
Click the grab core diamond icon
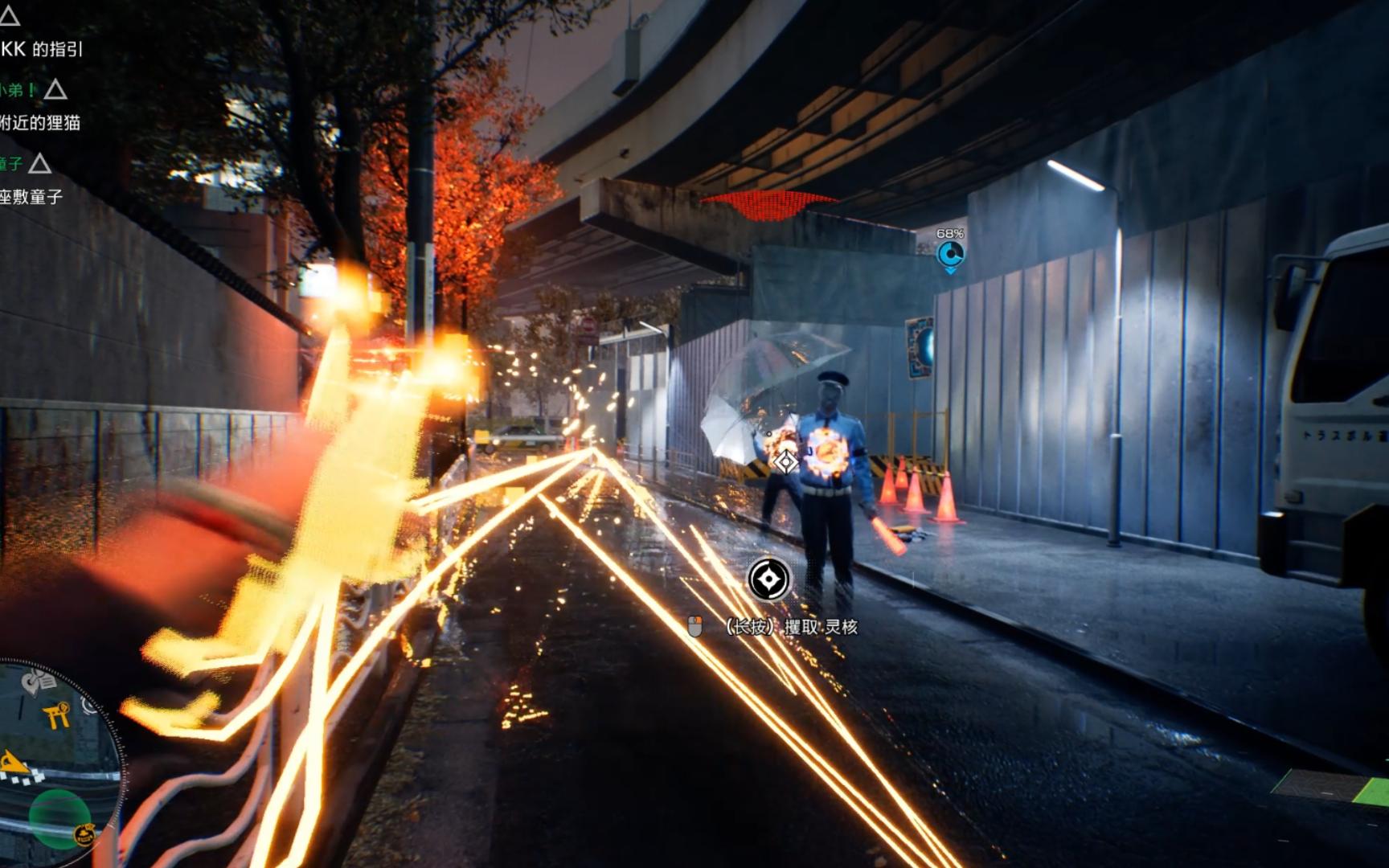[768, 579]
